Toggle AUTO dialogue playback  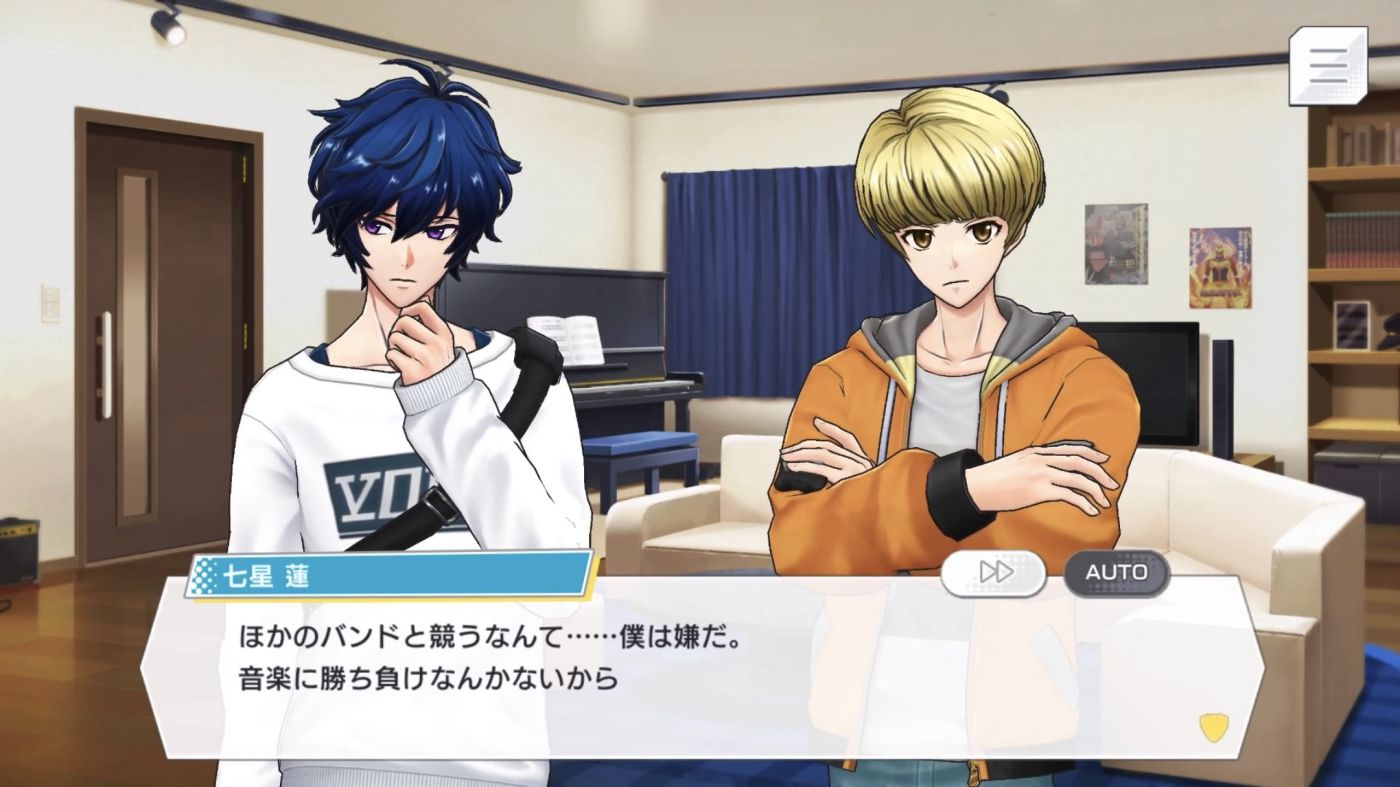(x=1116, y=573)
